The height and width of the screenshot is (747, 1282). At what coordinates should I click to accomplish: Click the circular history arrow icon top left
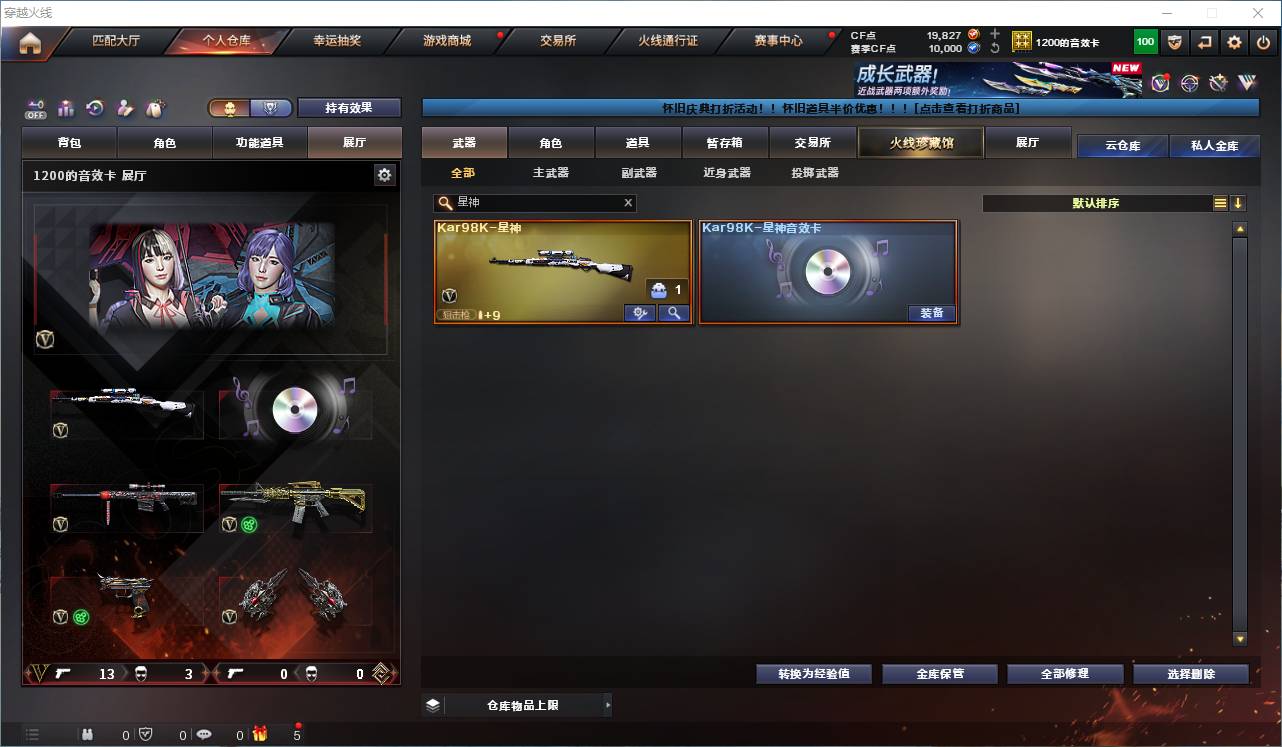tap(95, 108)
